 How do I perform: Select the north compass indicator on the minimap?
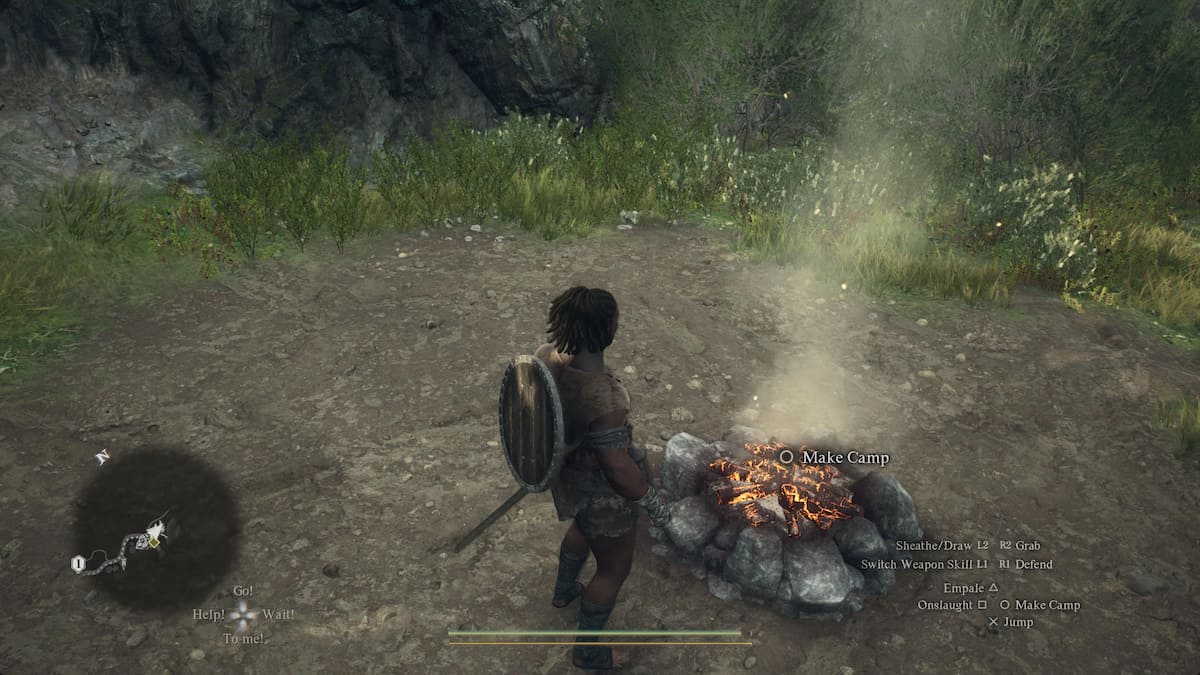(x=101, y=457)
